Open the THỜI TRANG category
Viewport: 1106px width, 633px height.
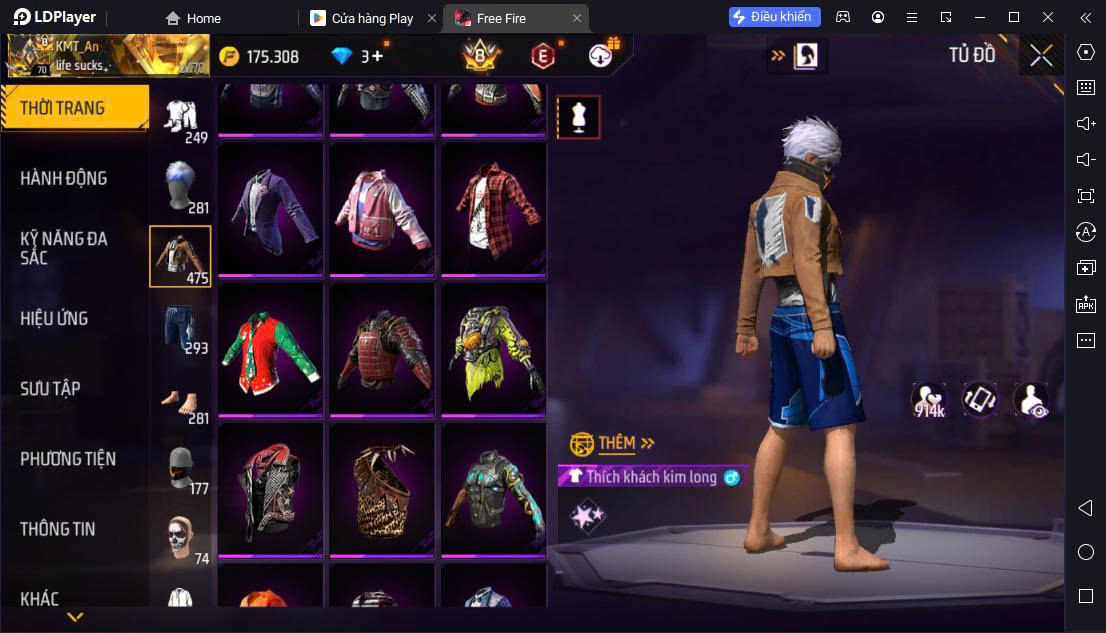(63, 108)
